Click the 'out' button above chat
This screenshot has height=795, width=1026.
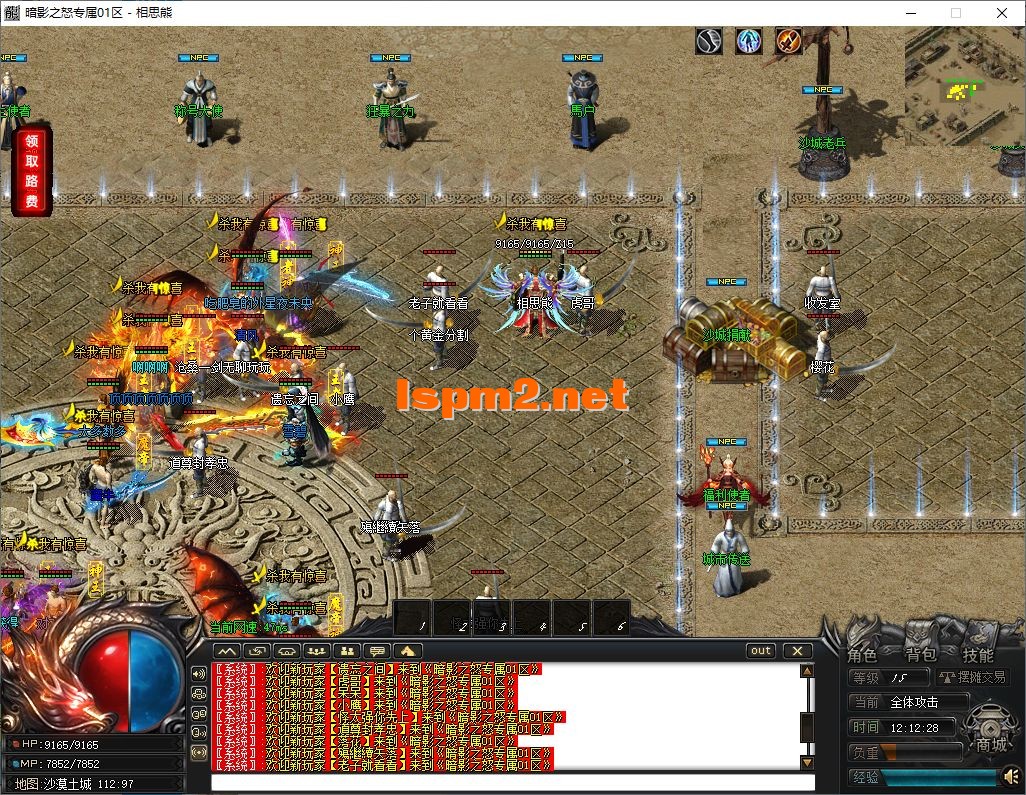pos(761,651)
